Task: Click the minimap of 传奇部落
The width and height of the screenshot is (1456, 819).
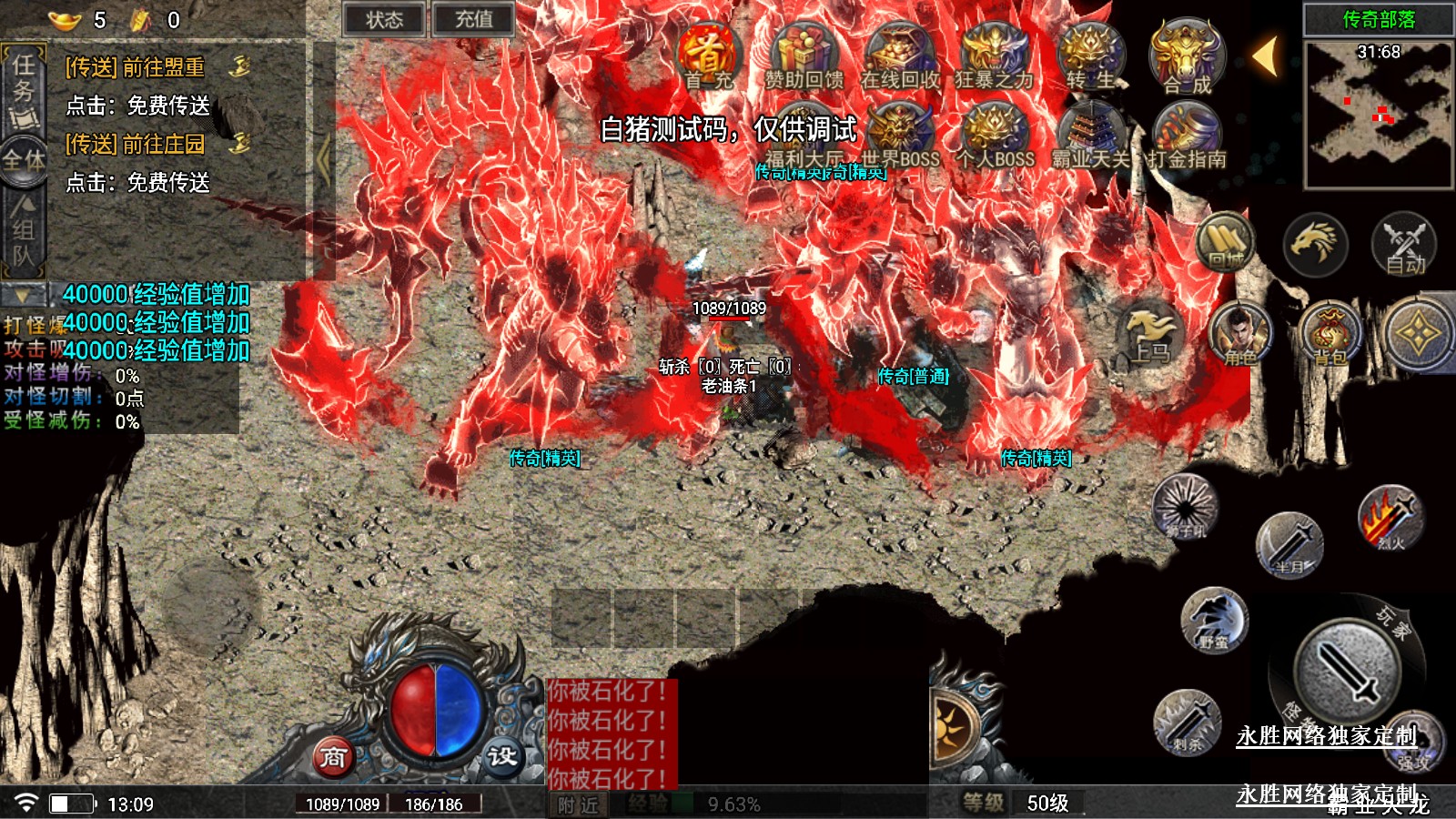Action: pyautogui.click(x=1378, y=114)
